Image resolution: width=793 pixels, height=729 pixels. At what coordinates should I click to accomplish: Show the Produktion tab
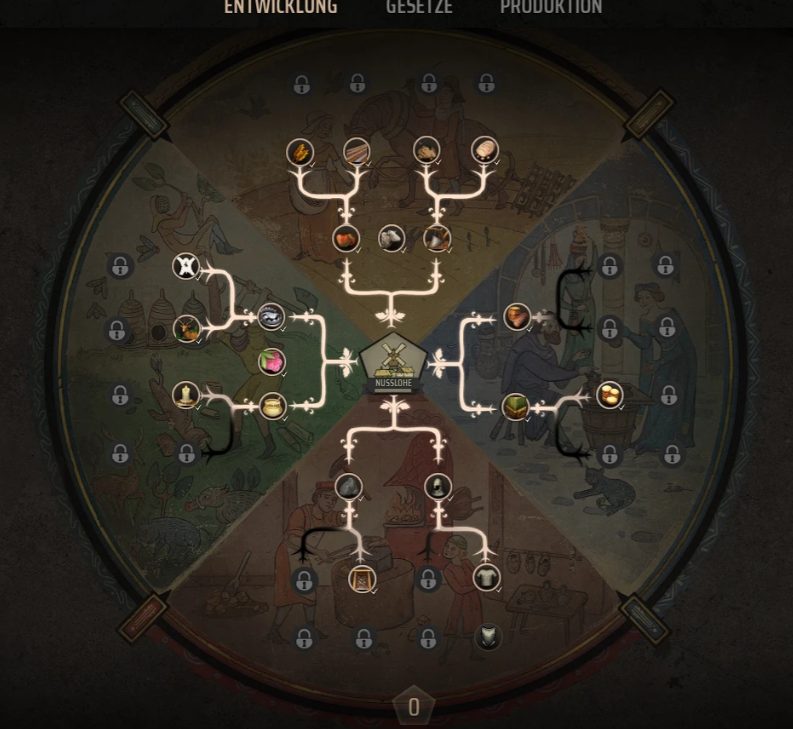click(551, 8)
